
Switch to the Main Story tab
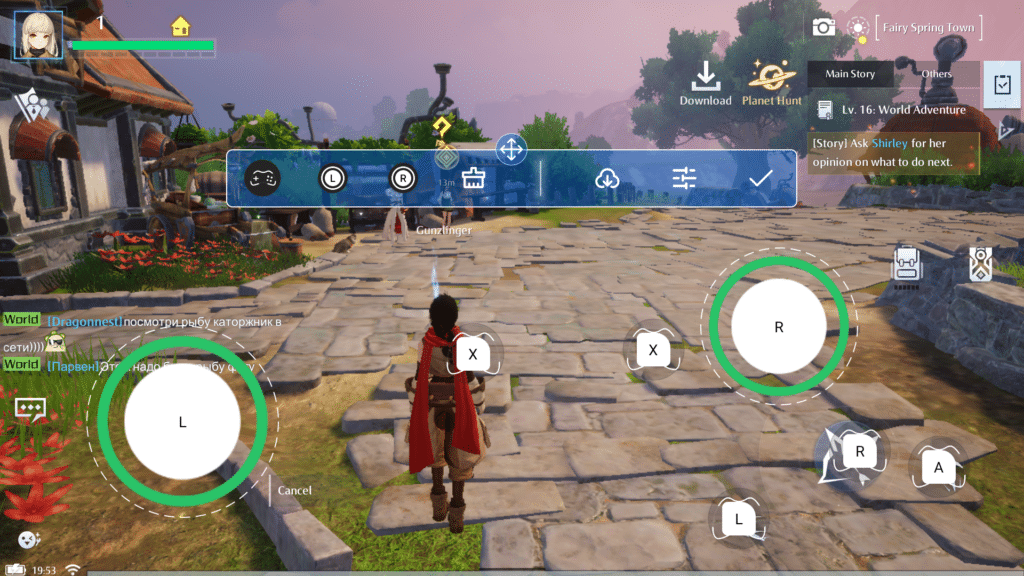(849, 74)
